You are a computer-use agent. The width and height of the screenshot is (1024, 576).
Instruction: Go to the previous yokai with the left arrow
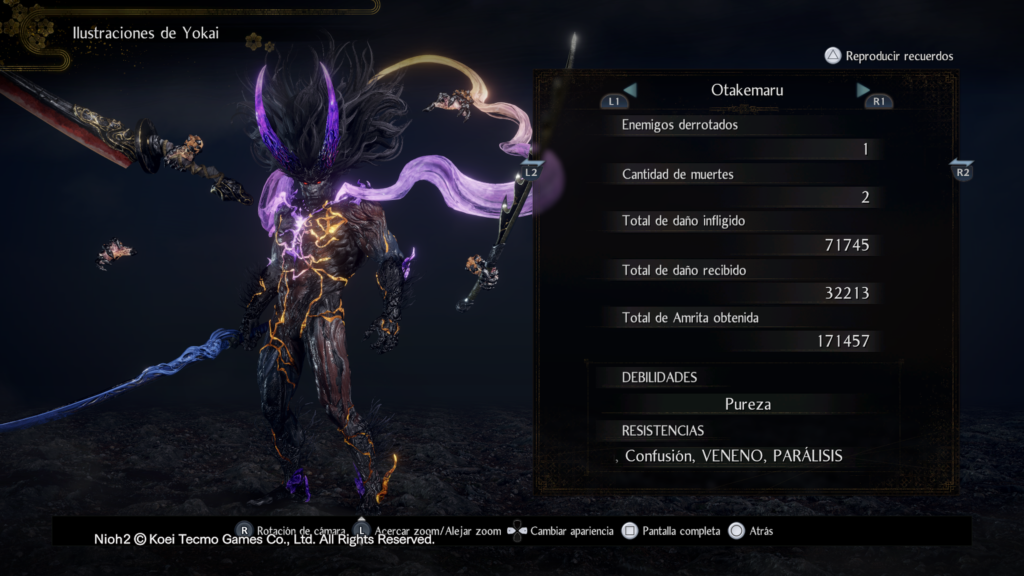point(630,90)
